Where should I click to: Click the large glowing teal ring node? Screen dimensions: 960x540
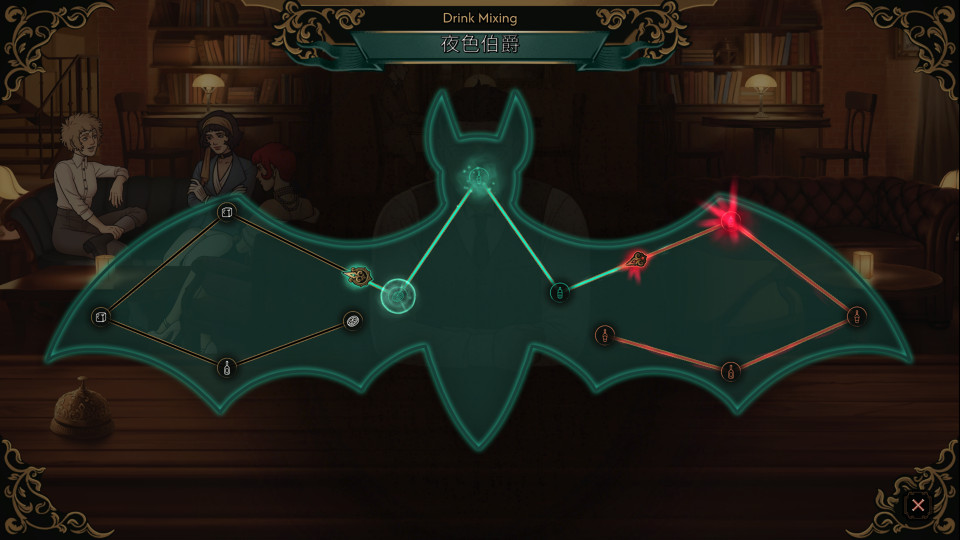point(398,296)
